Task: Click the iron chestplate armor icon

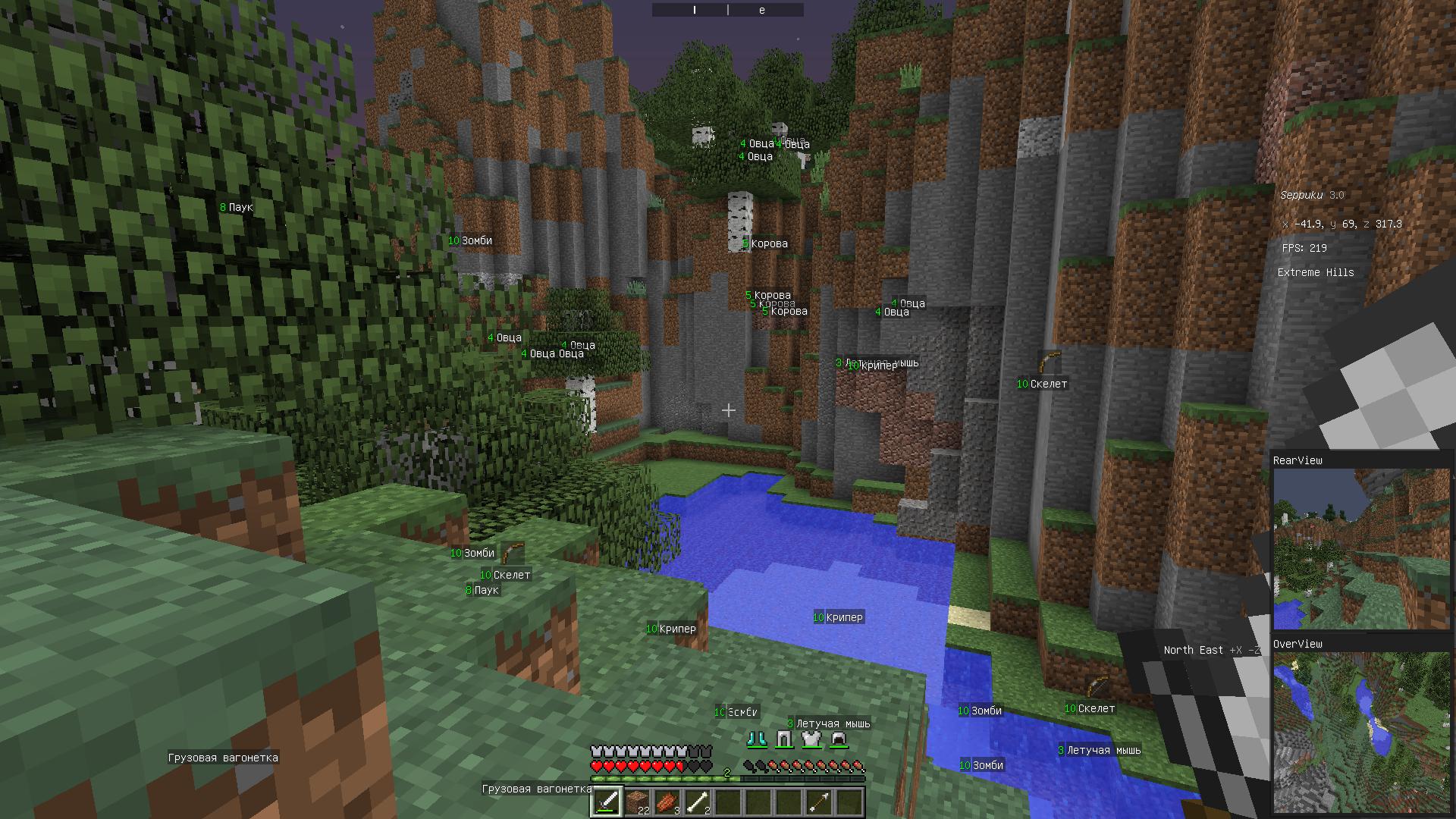Action: coord(811,739)
